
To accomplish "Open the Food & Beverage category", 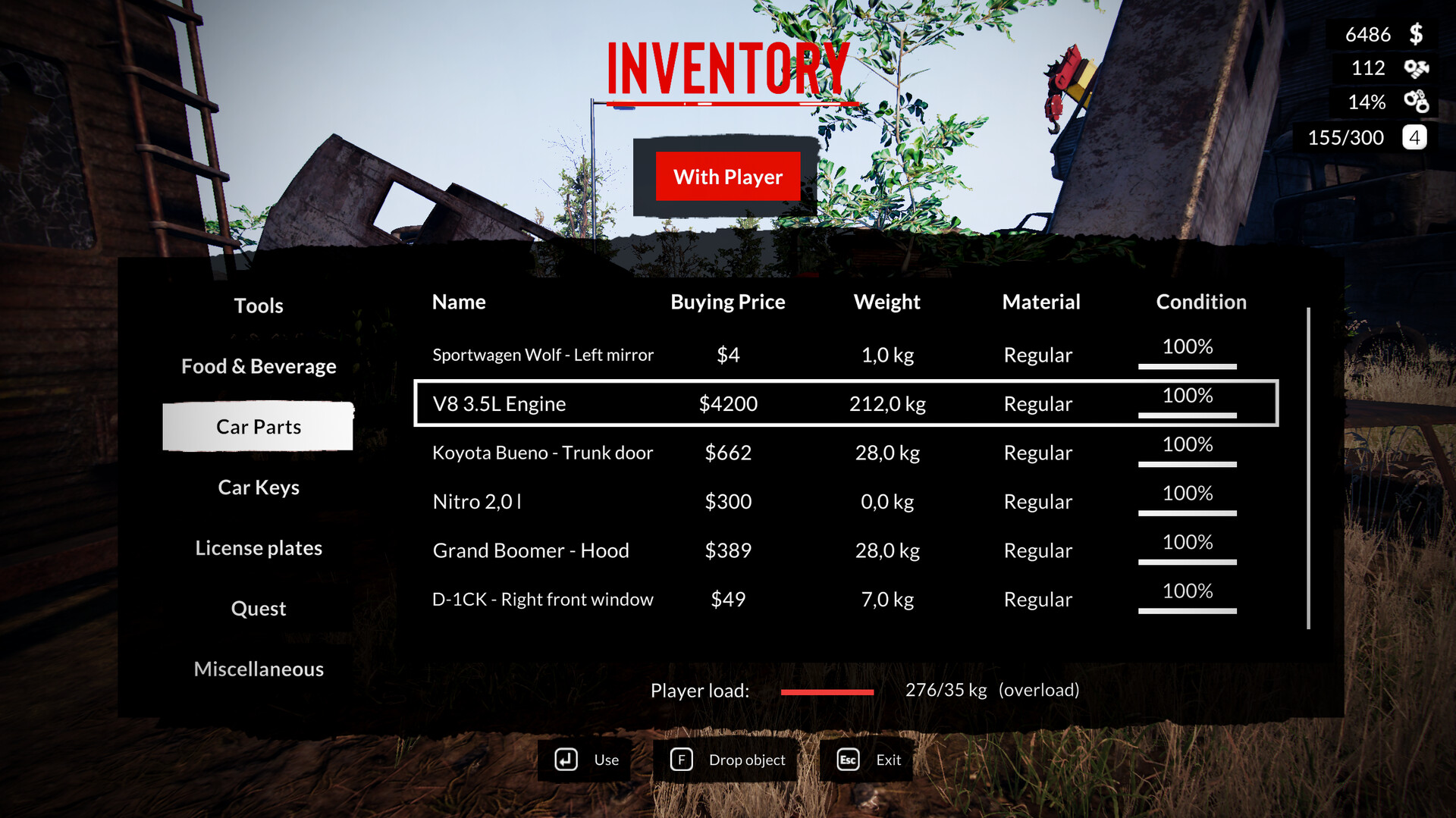I will pyautogui.click(x=259, y=366).
